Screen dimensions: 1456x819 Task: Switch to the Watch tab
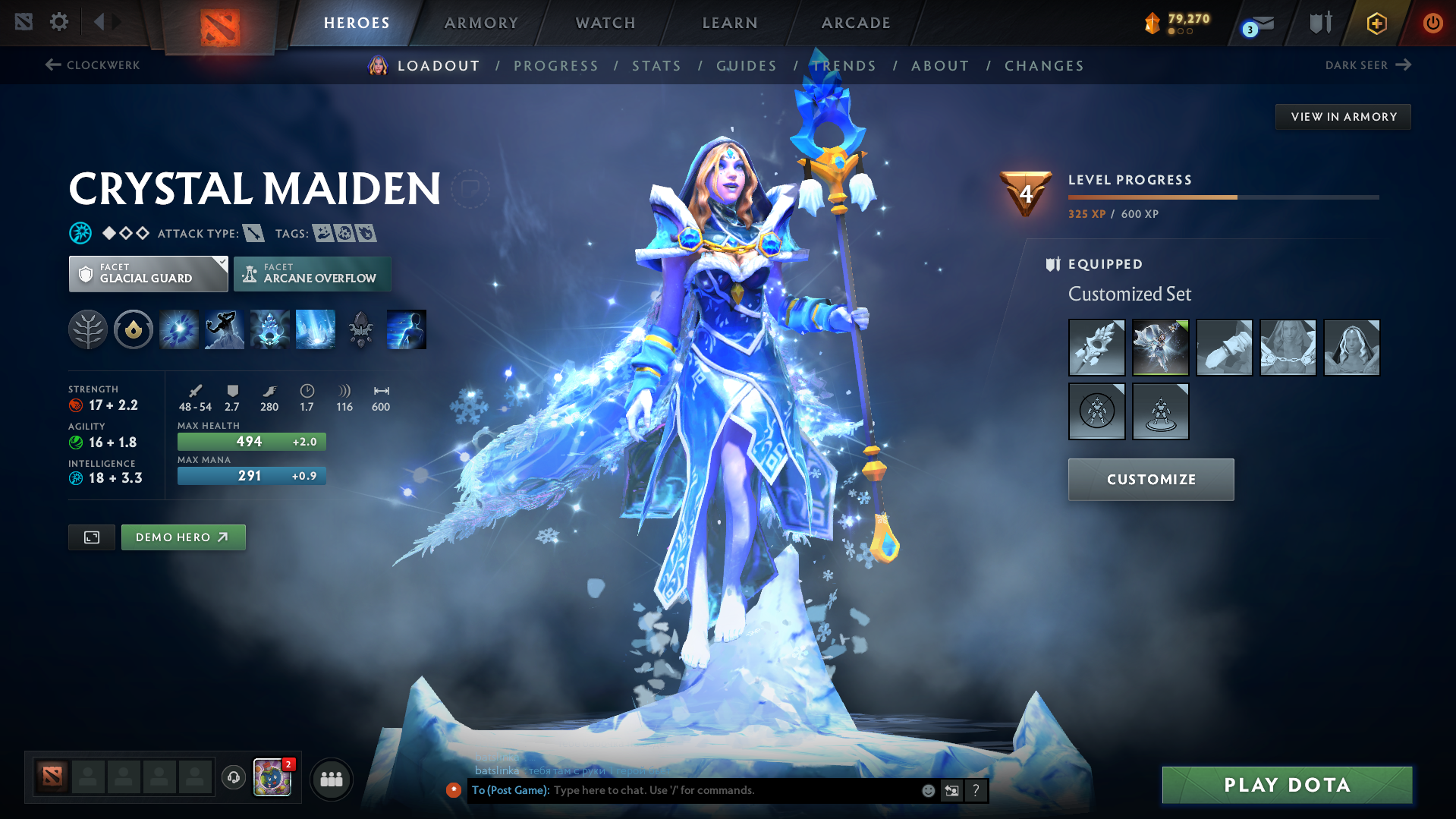[x=605, y=23]
